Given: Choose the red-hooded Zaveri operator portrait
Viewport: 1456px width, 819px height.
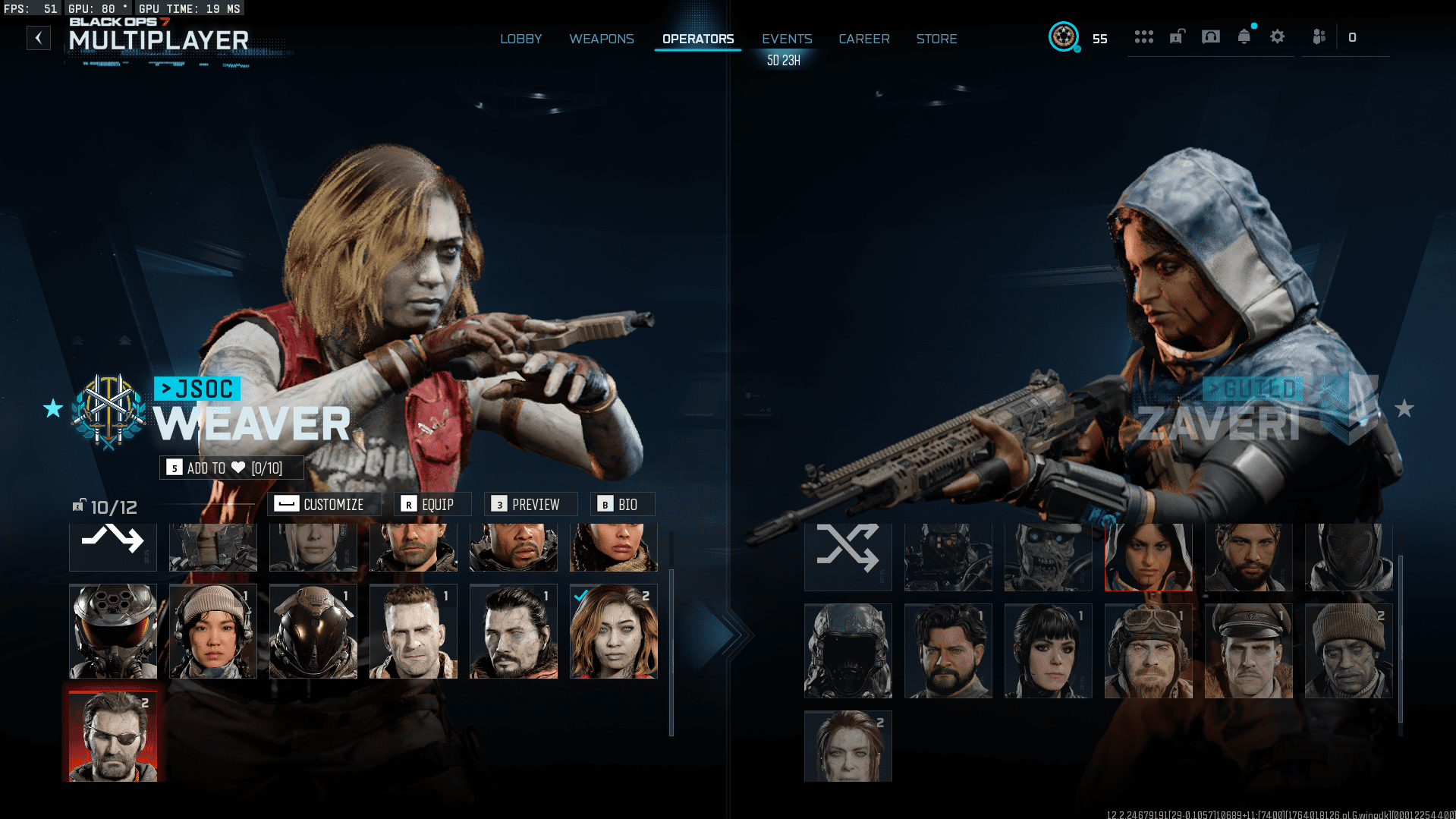Looking at the screenshot, I should pos(1148,556).
